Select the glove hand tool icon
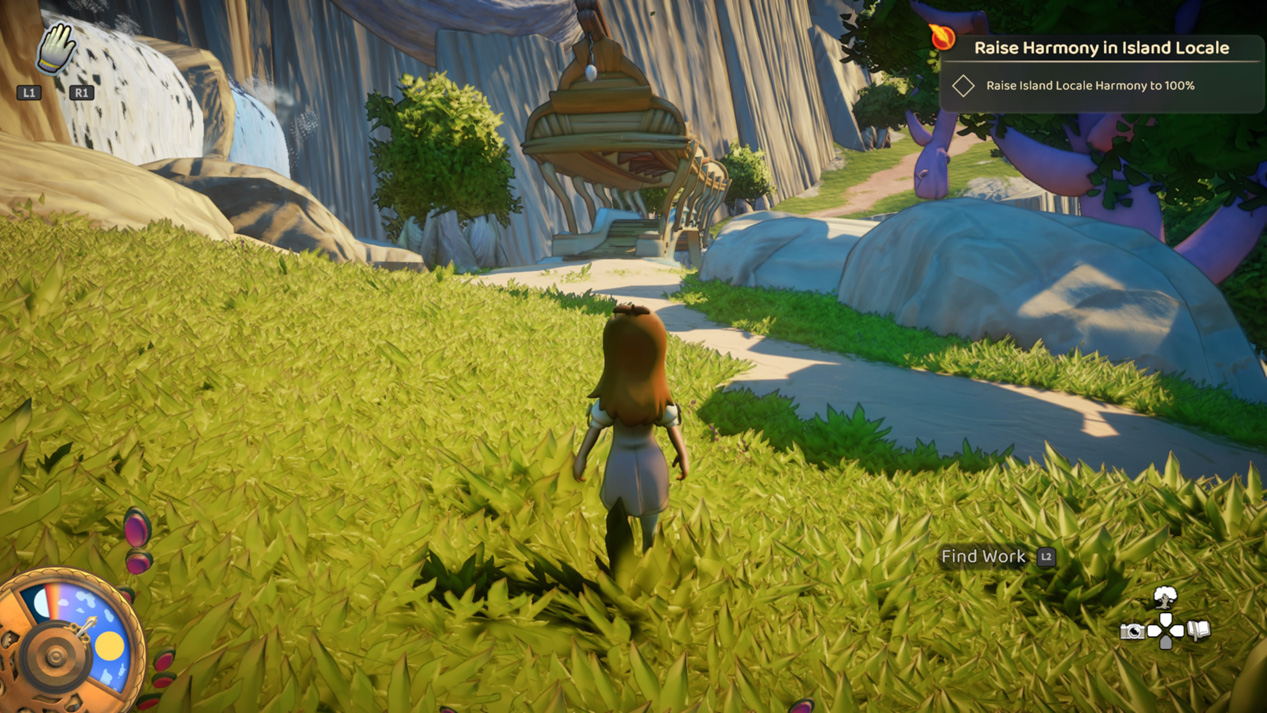 click(56, 47)
